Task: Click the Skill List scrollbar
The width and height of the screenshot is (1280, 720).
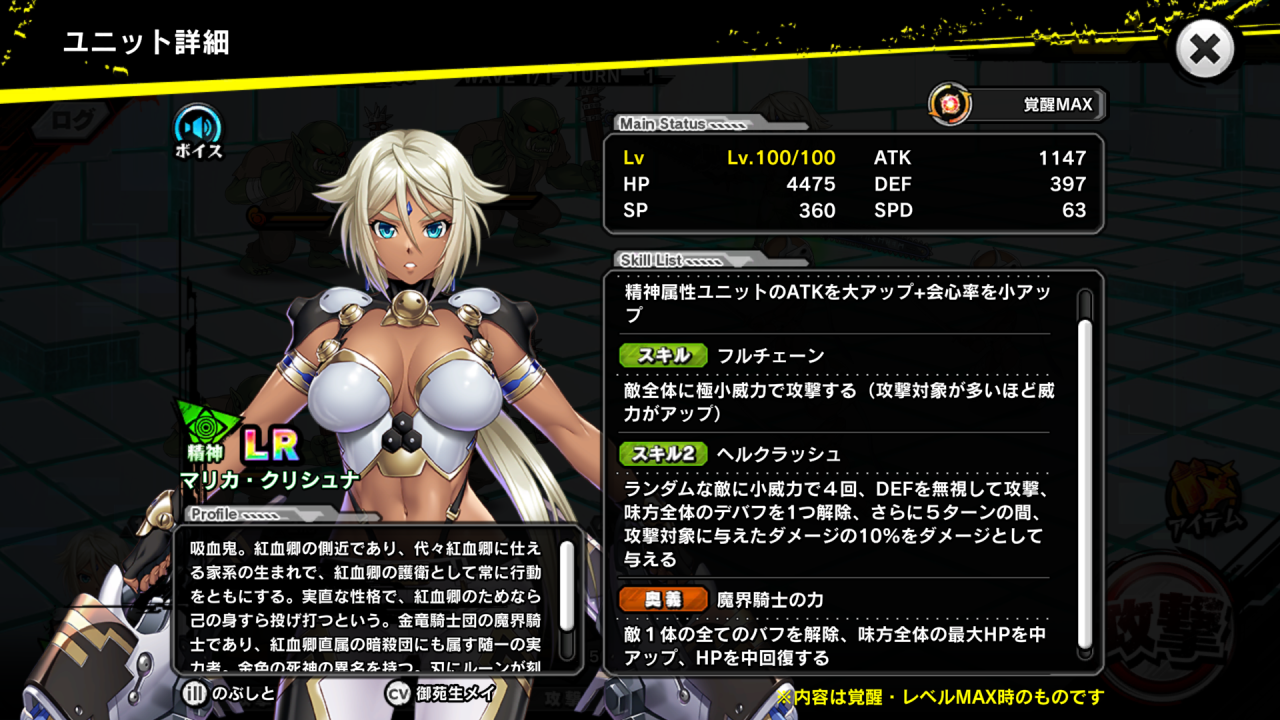Action: pos(1084,470)
